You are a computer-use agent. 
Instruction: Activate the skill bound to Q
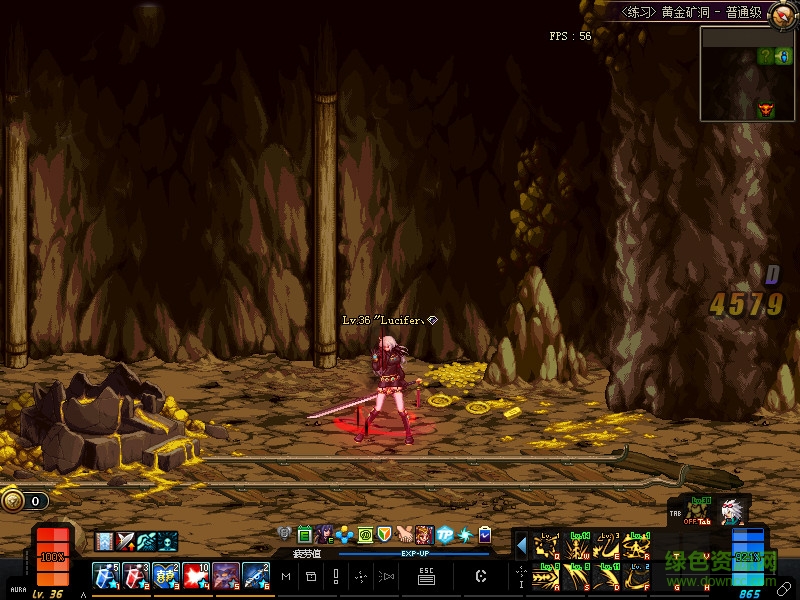[547, 546]
